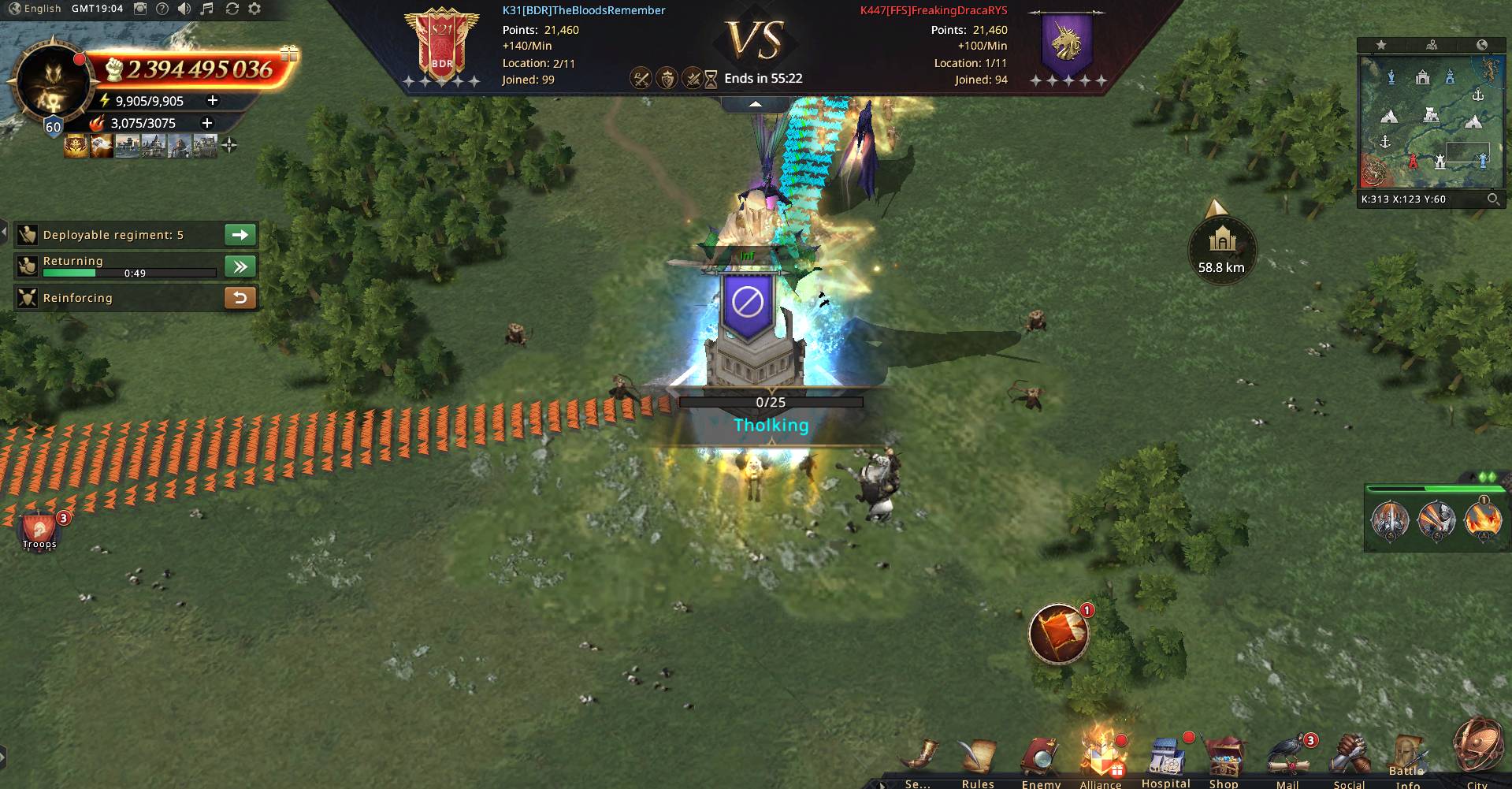Collapse the VS scoreboard panel arrow
Viewport: 1512px width, 789px height.
755,104
